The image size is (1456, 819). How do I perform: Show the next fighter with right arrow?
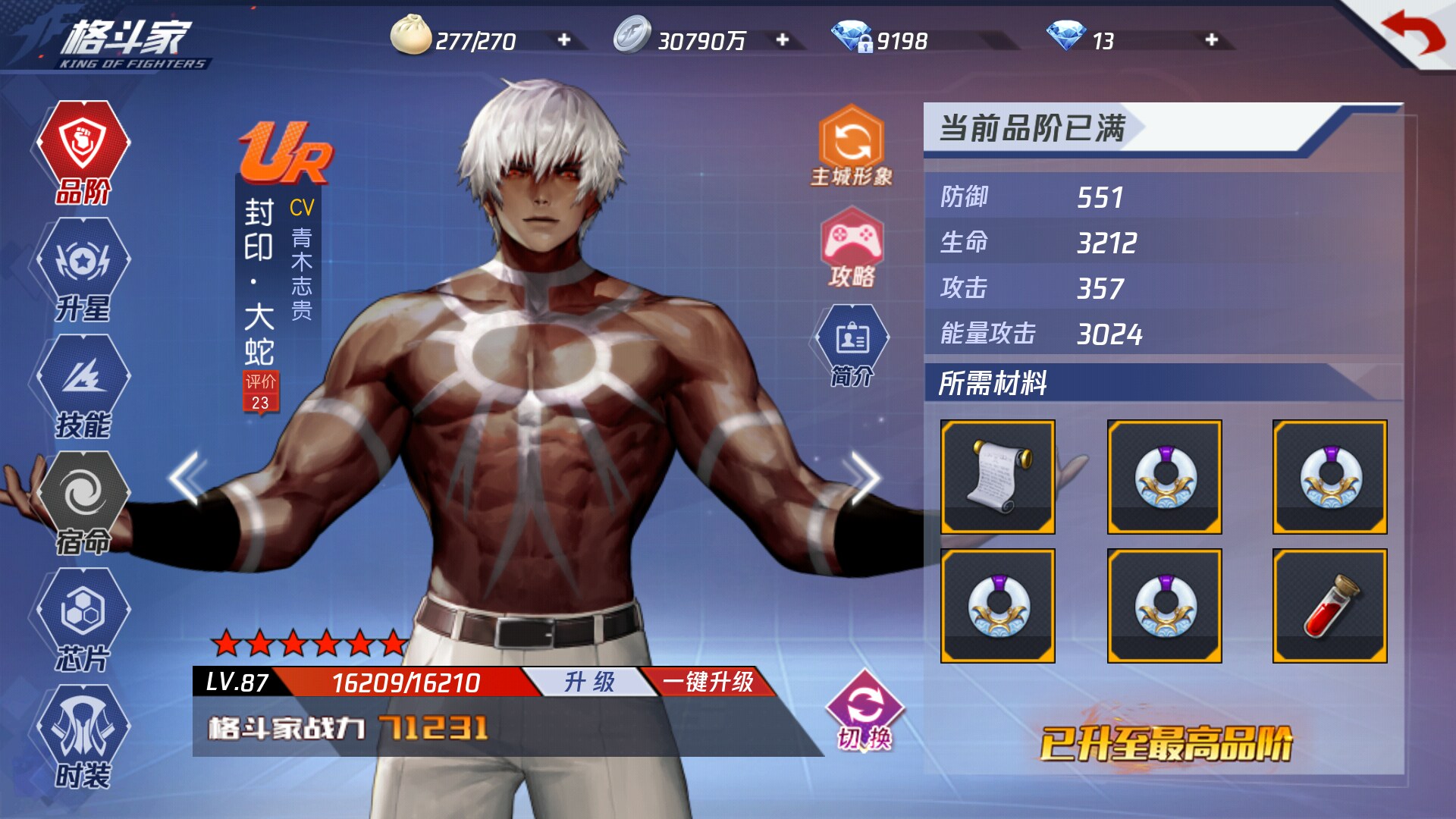tap(864, 478)
